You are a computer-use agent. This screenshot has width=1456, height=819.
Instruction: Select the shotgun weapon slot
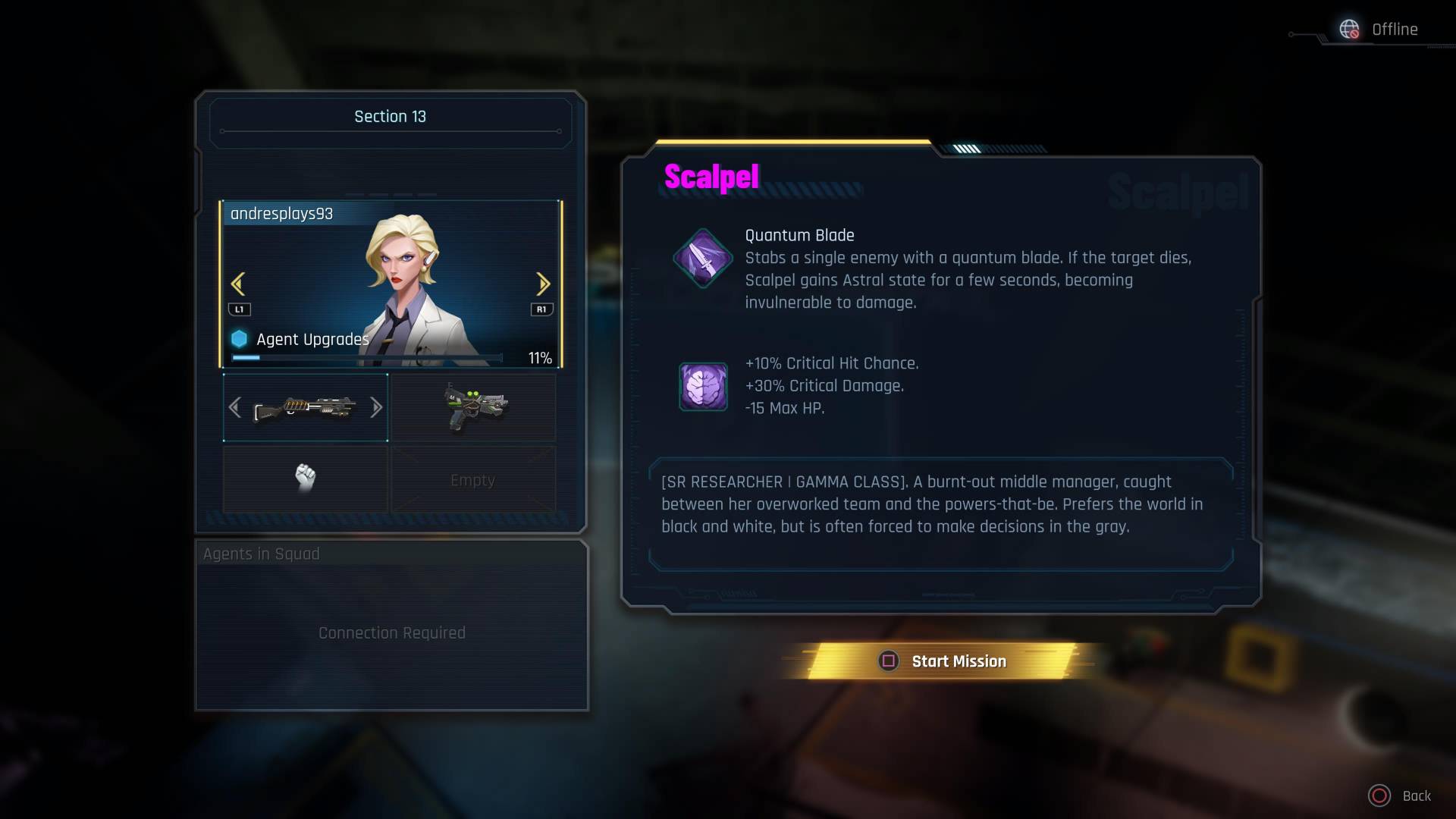tap(305, 407)
